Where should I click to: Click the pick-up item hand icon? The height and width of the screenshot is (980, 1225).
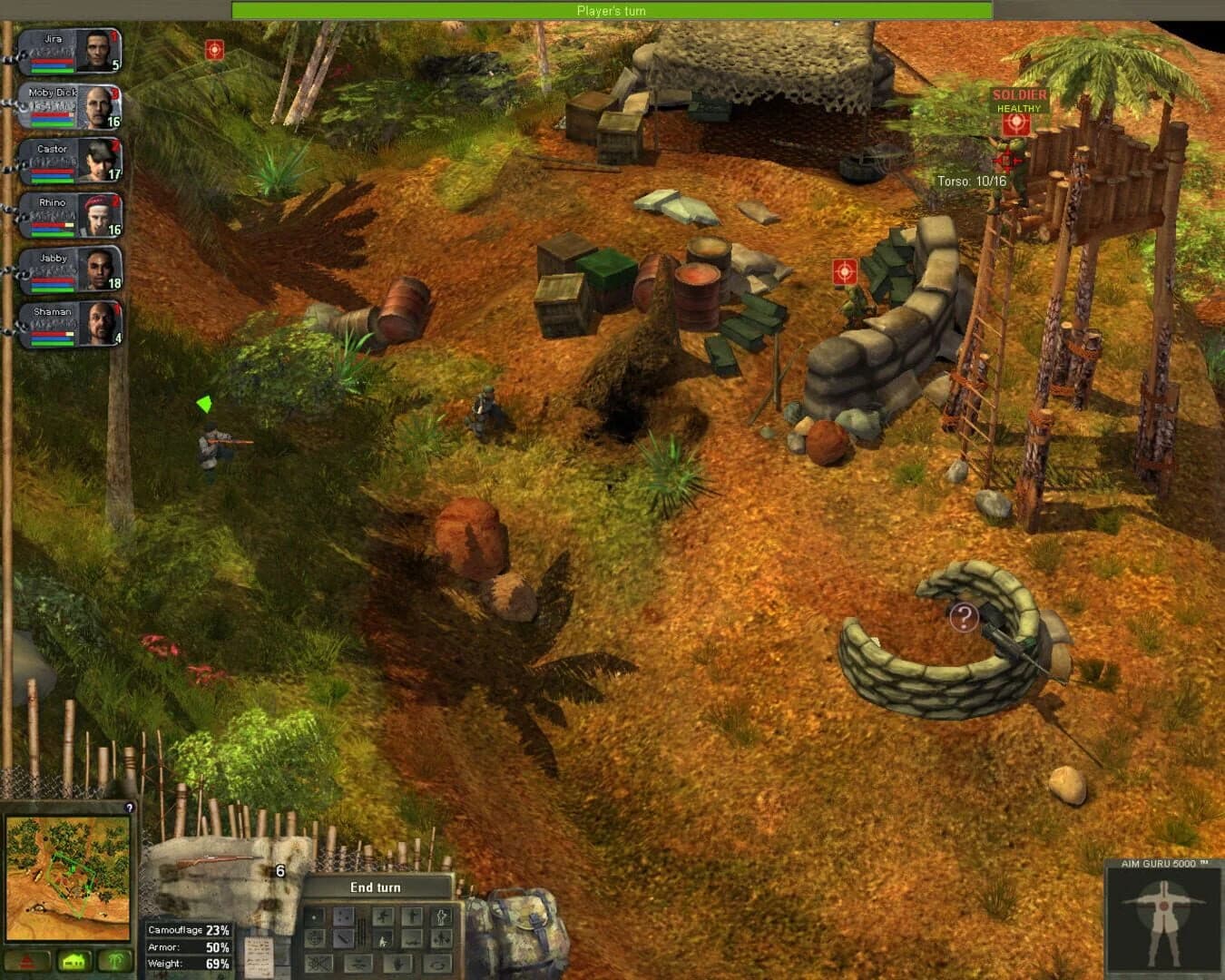[x=397, y=964]
